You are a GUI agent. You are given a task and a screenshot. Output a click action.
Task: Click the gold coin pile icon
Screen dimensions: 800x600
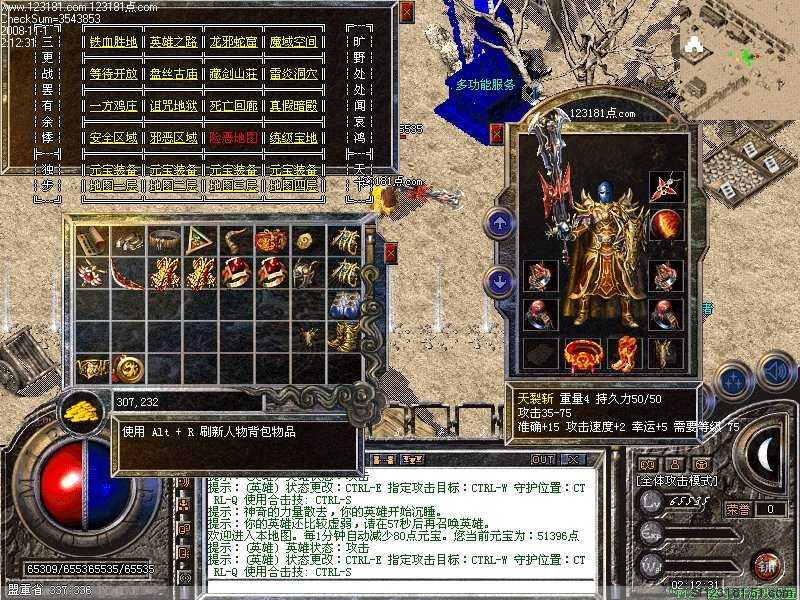(78, 408)
